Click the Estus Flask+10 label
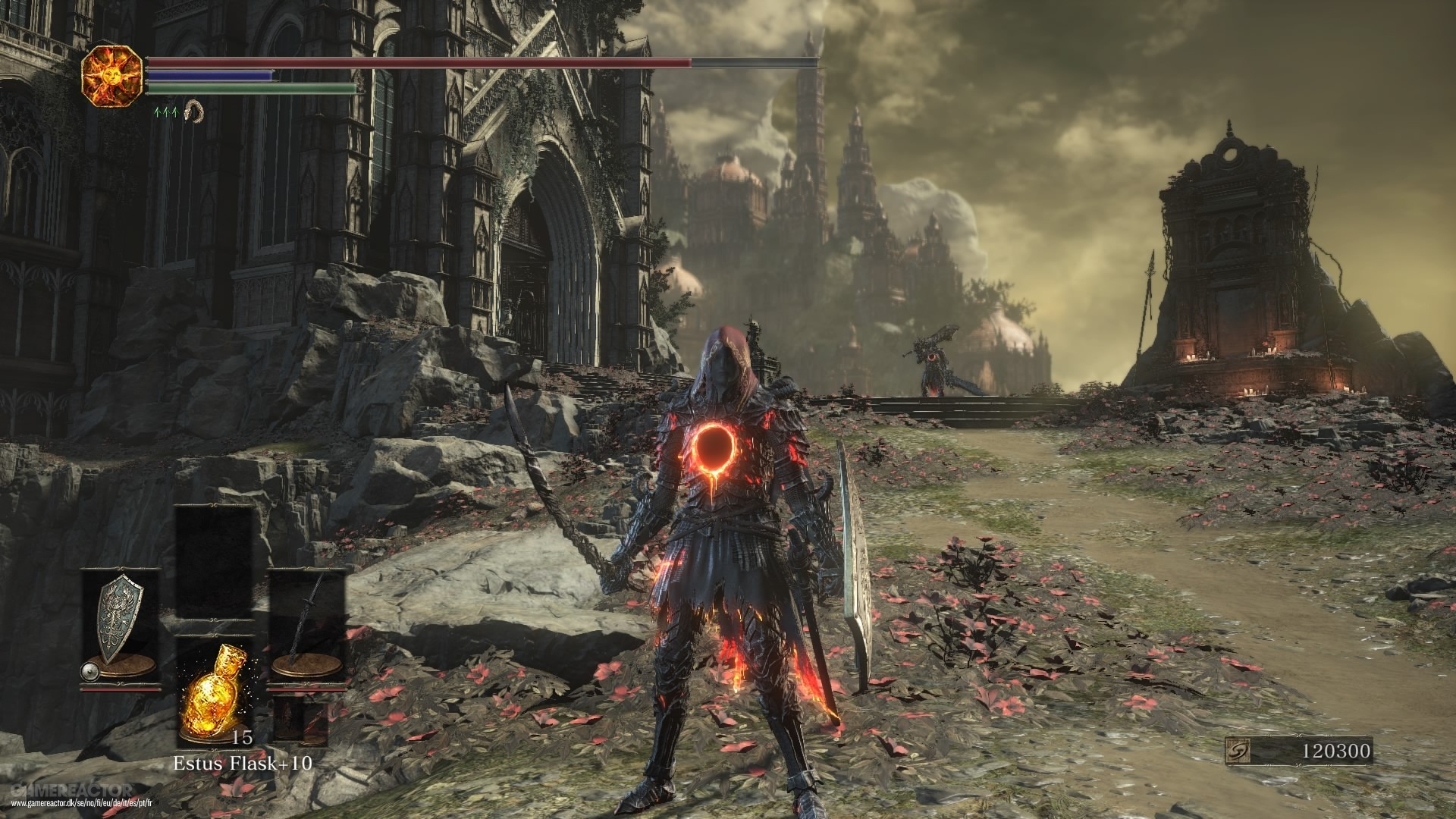1456x819 pixels. tap(243, 764)
